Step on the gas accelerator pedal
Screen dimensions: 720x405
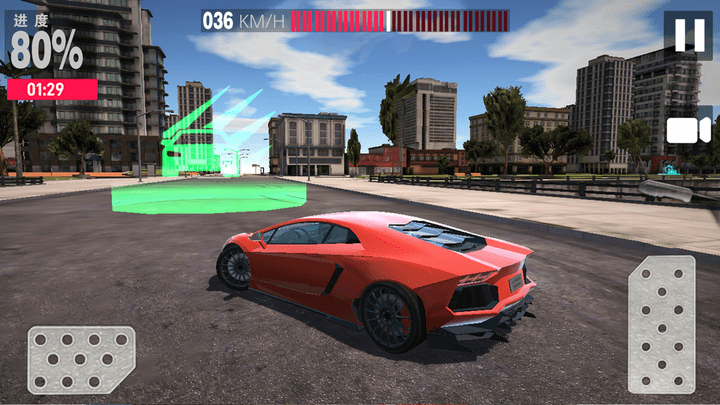point(660,324)
